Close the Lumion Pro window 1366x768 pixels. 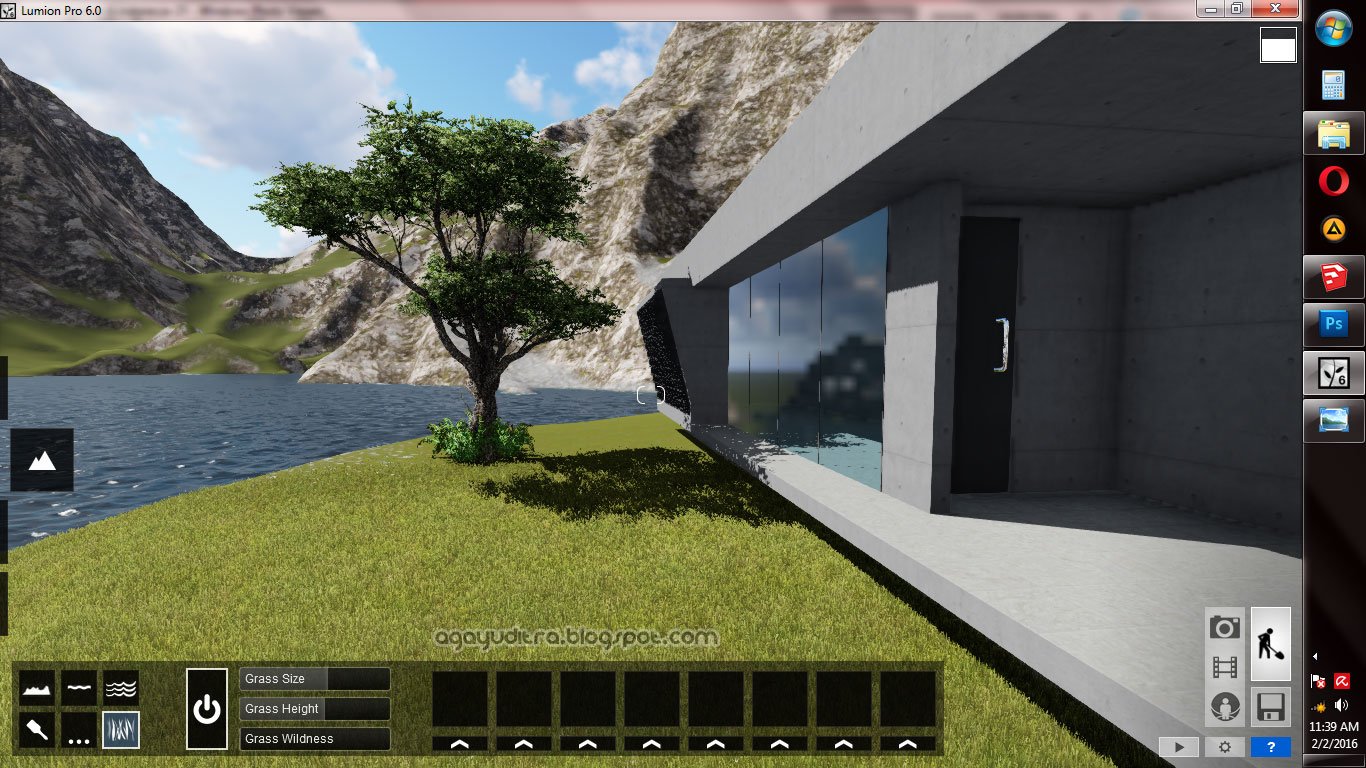(x=1276, y=9)
